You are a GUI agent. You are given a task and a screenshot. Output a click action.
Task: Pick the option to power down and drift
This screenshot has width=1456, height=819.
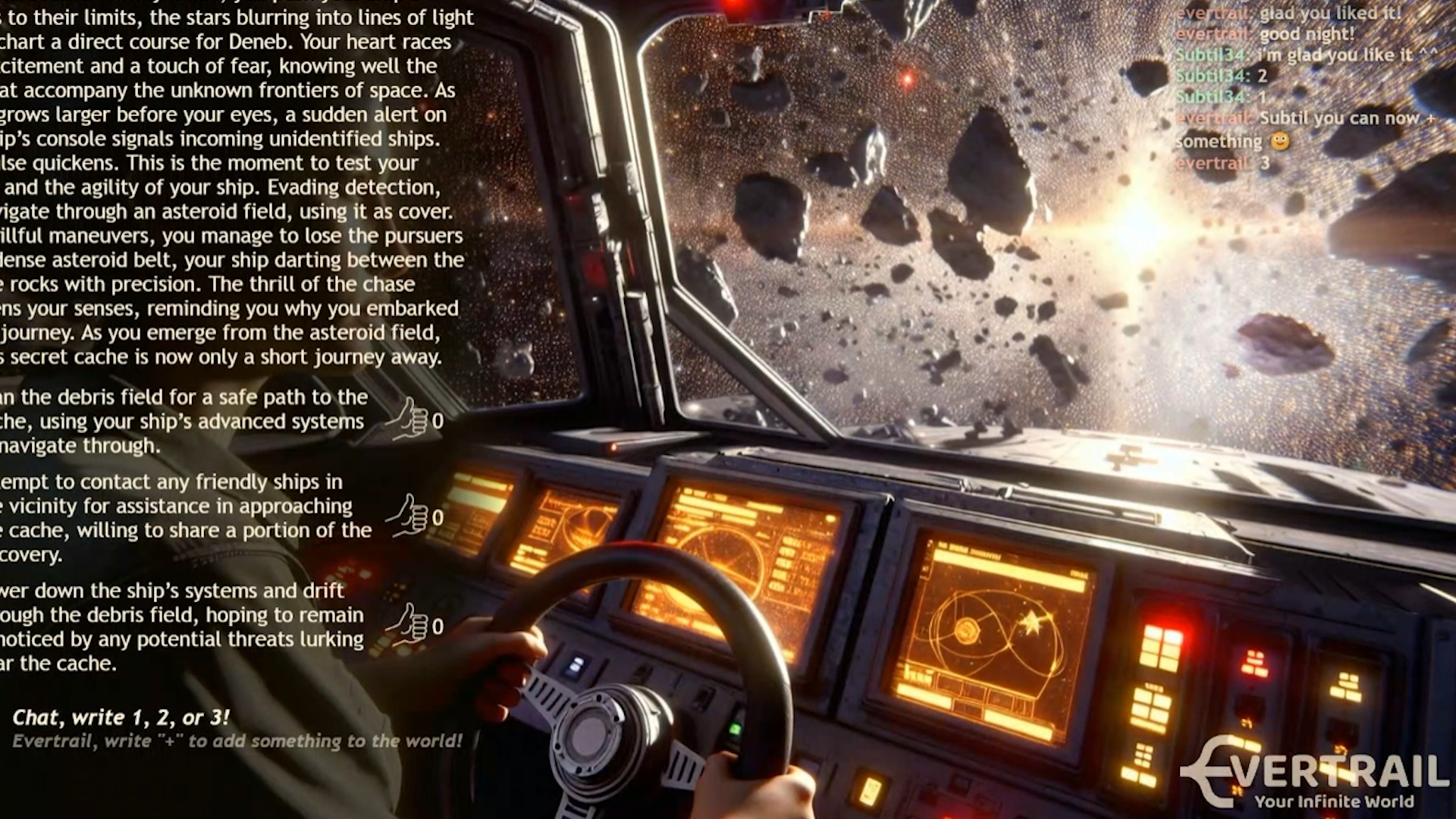click(182, 626)
